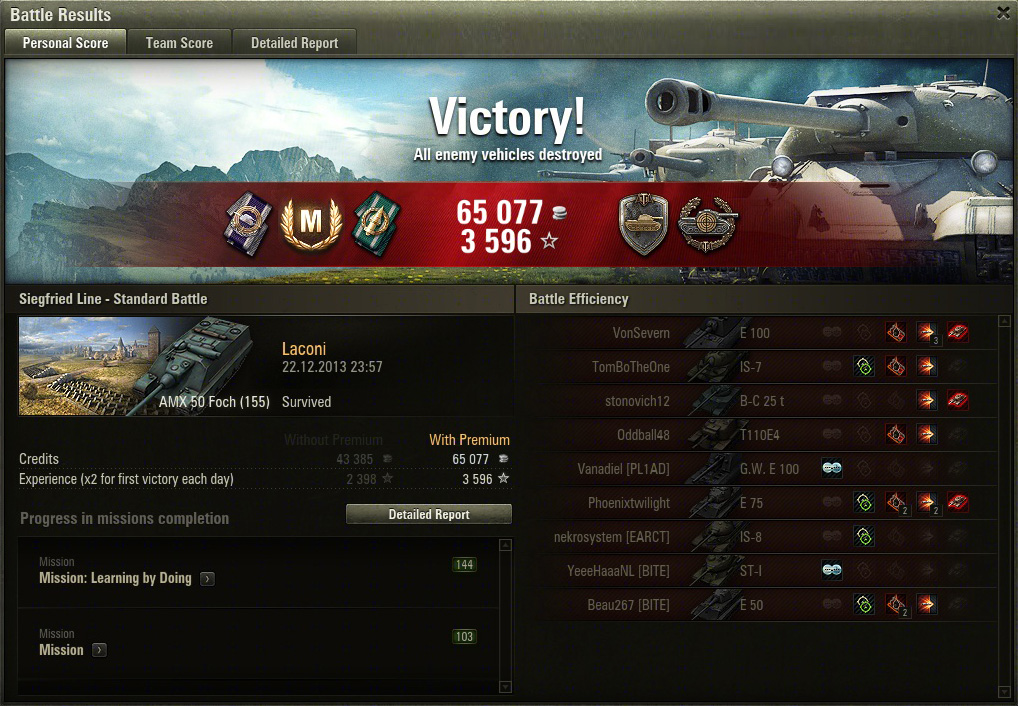Click the shield with tank medal
Viewport: 1018px width, 706px height.
point(643,224)
